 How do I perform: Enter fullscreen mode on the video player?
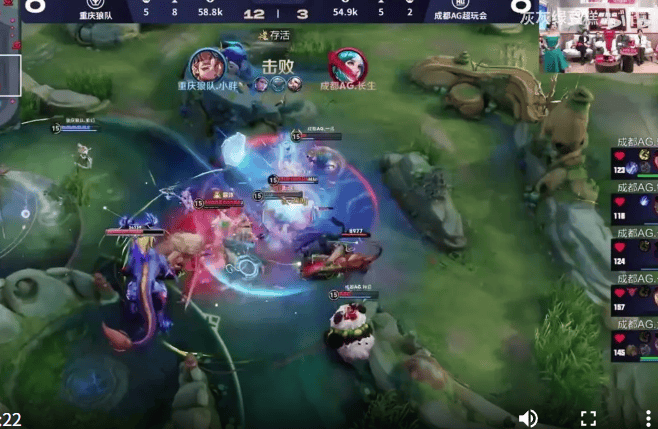click(589, 418)
